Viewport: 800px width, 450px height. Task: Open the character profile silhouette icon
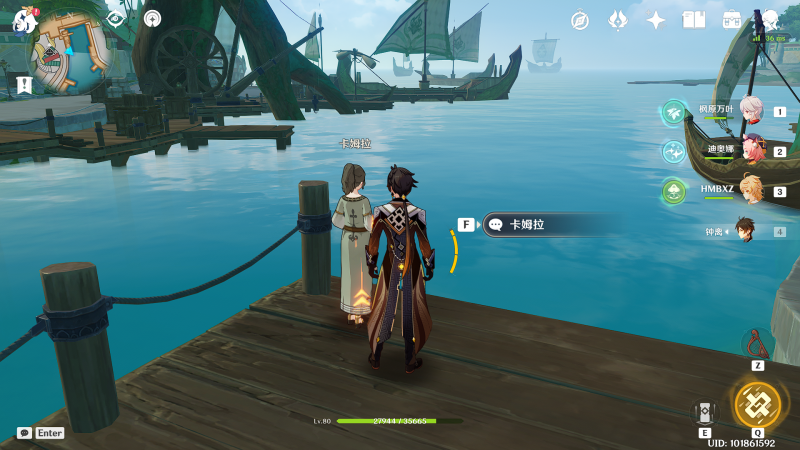pos(771,20)
